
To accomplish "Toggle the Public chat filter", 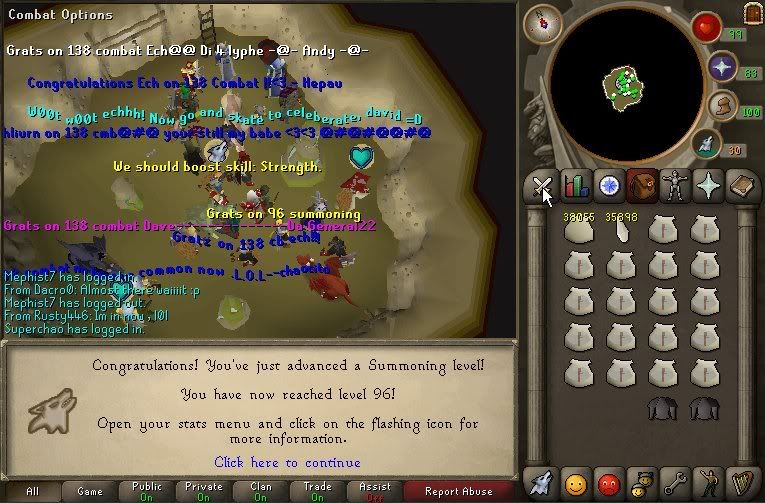I will 147,492.
